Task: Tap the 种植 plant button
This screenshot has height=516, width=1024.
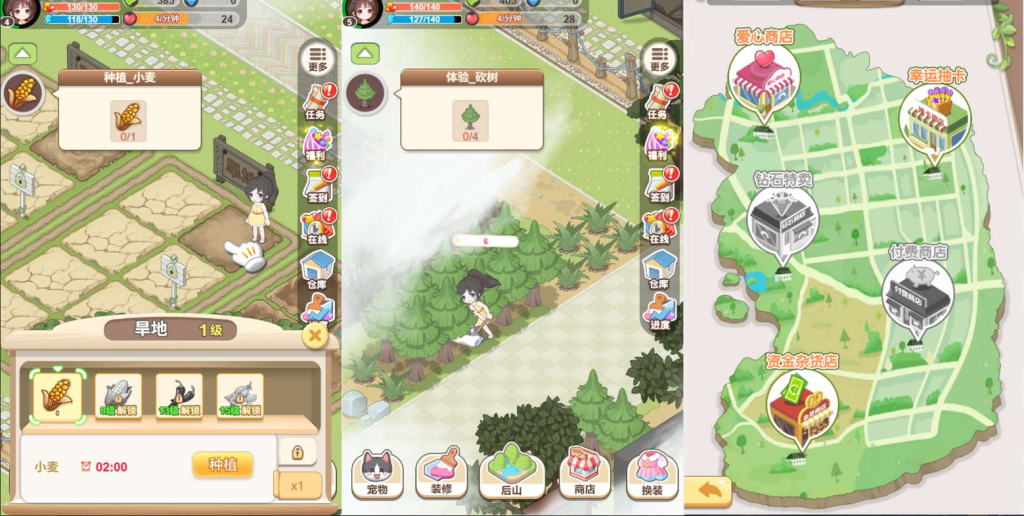Action: [x=222, y=465]
